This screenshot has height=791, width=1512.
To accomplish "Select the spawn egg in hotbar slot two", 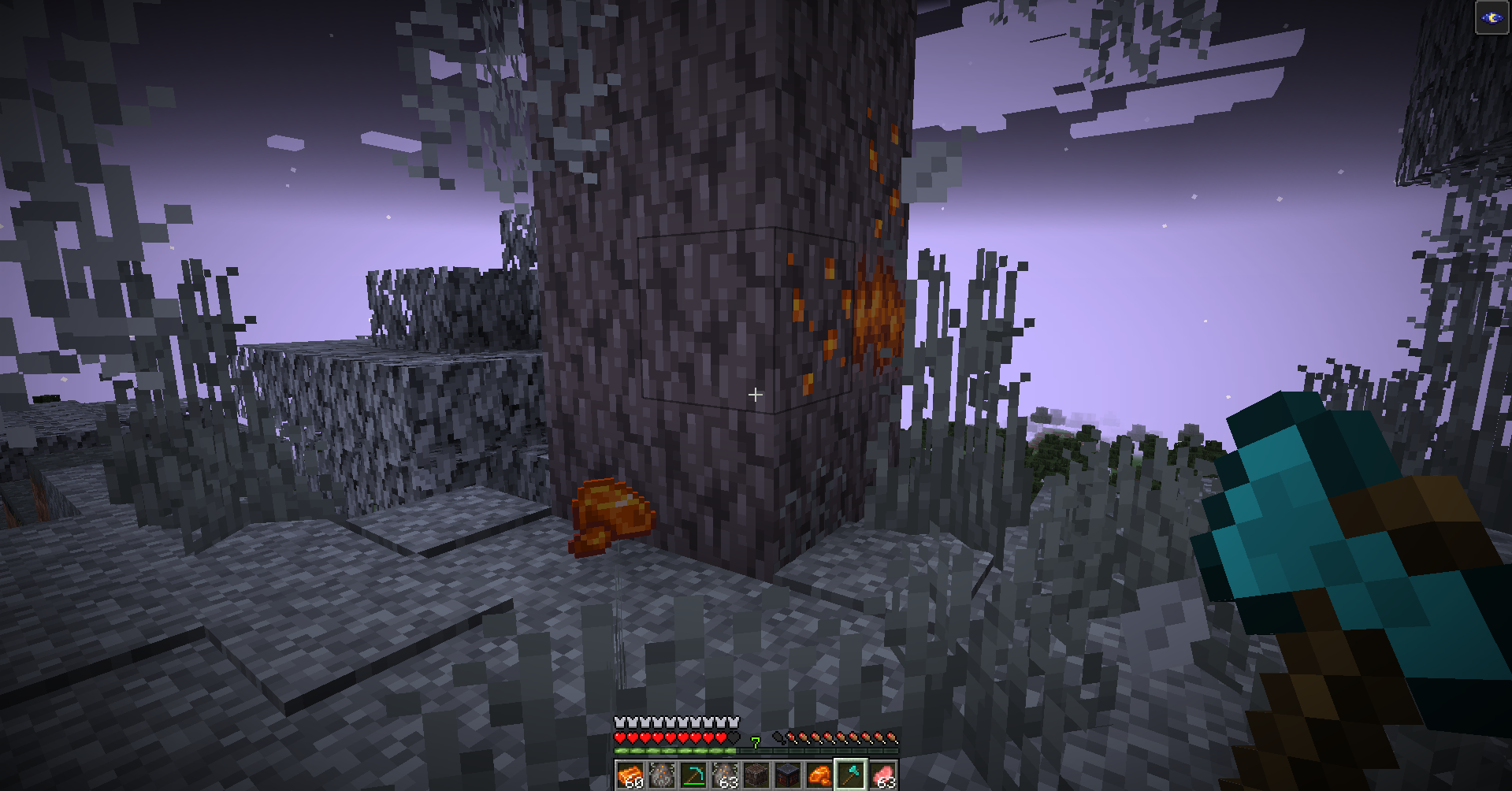I will (663, 775).
